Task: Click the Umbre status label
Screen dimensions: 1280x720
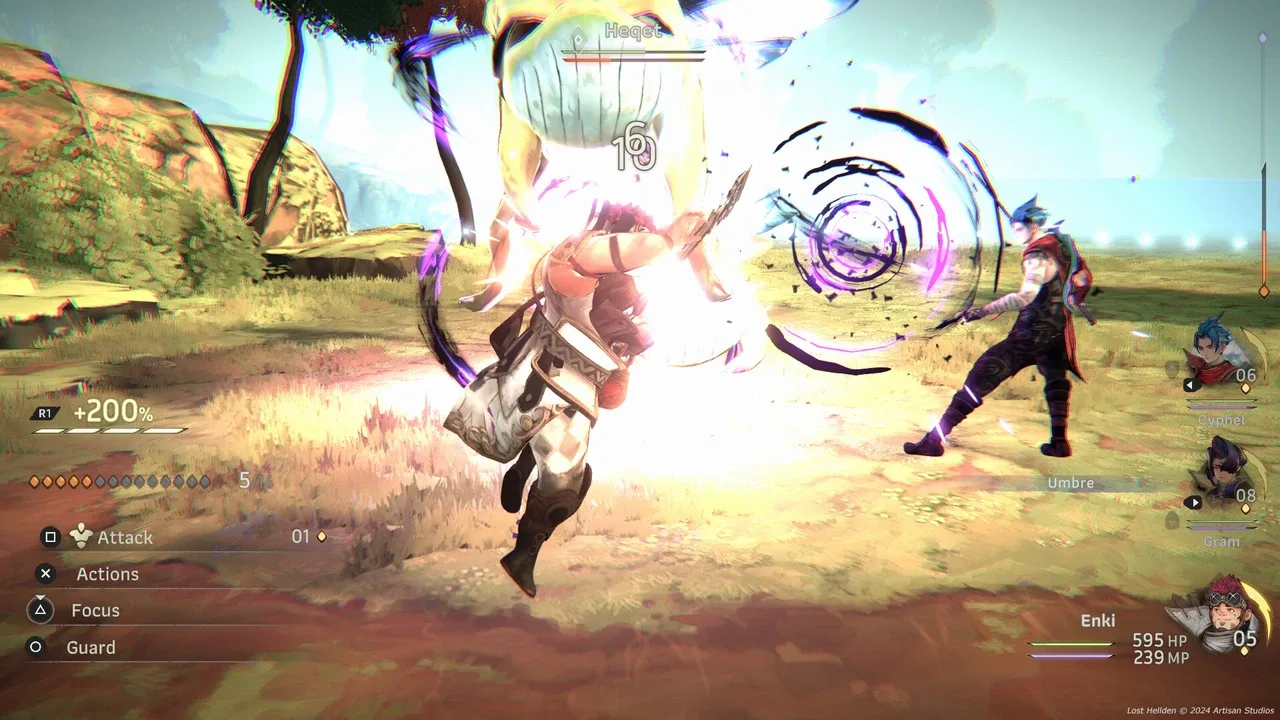Action: pyautogui.click(x=1070, y=482)
